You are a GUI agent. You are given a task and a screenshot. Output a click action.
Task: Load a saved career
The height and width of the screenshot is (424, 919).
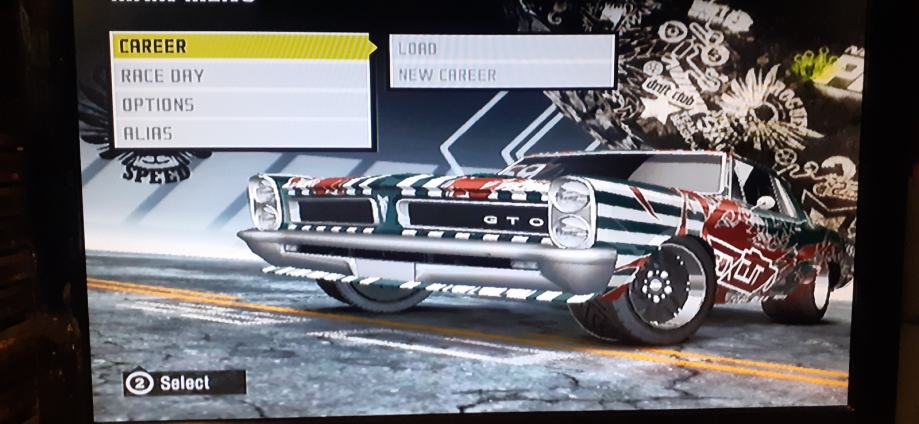tap(500, 48)
